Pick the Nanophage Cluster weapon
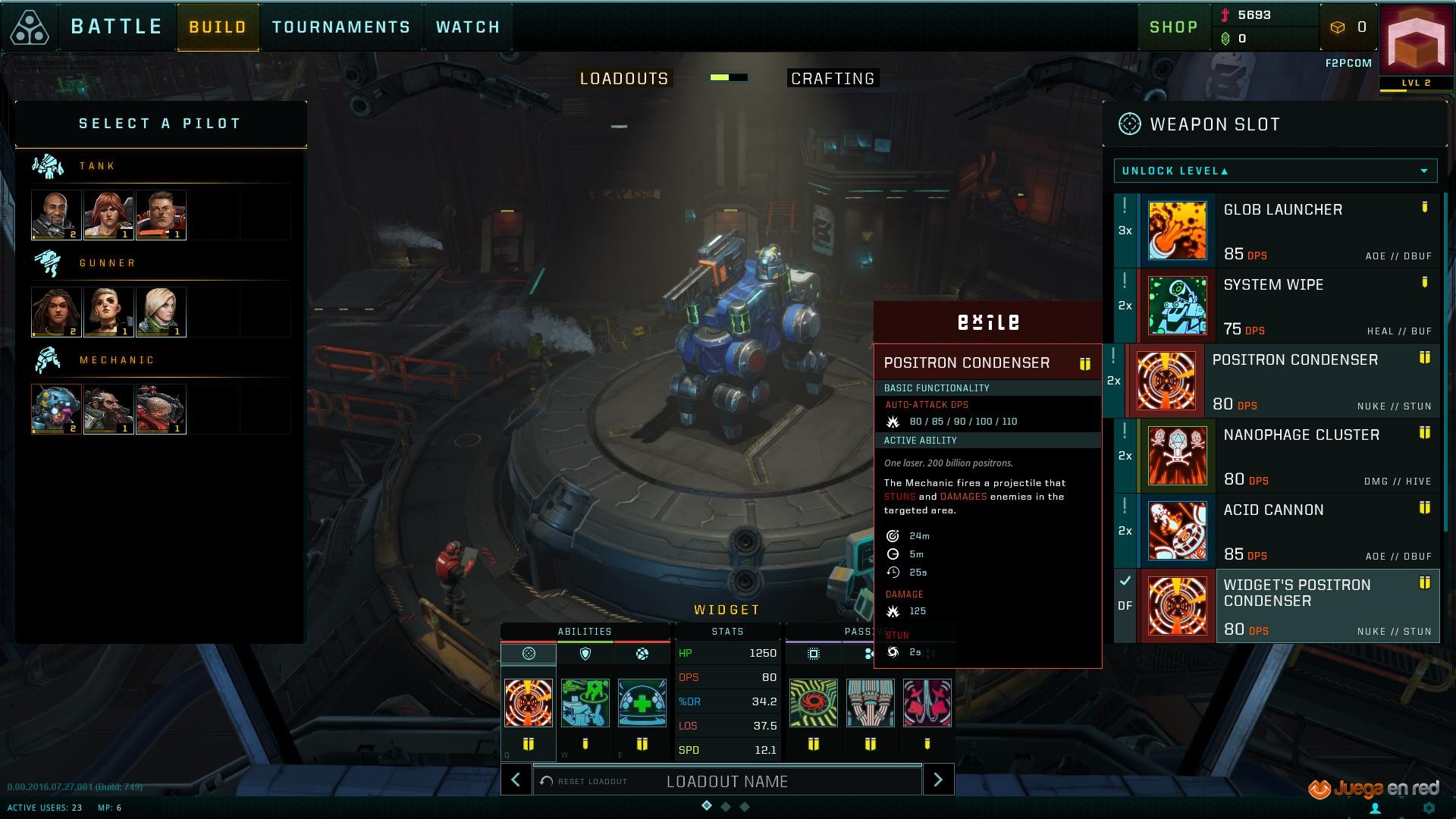1456x819 pixels. (x=1288, y=456)
